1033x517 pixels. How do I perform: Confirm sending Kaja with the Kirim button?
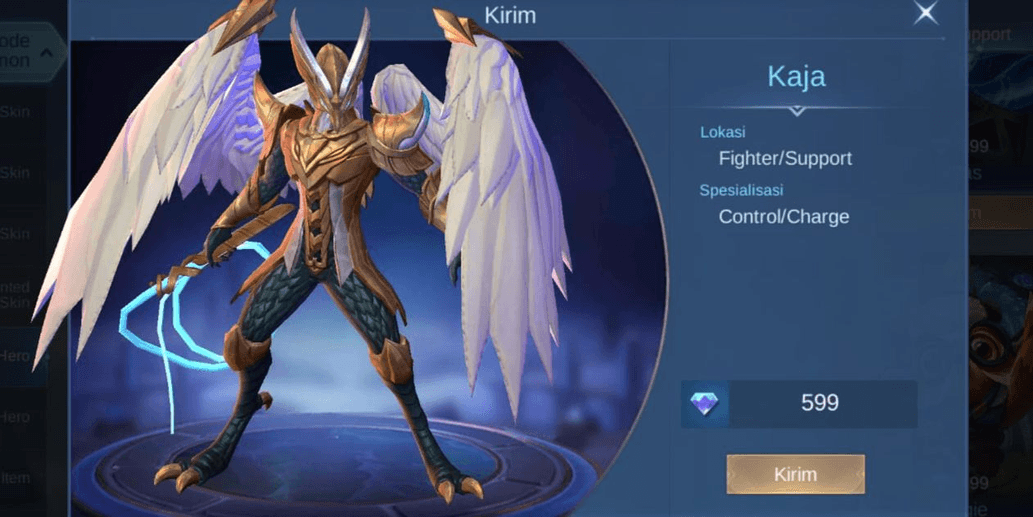click(795, 474)
